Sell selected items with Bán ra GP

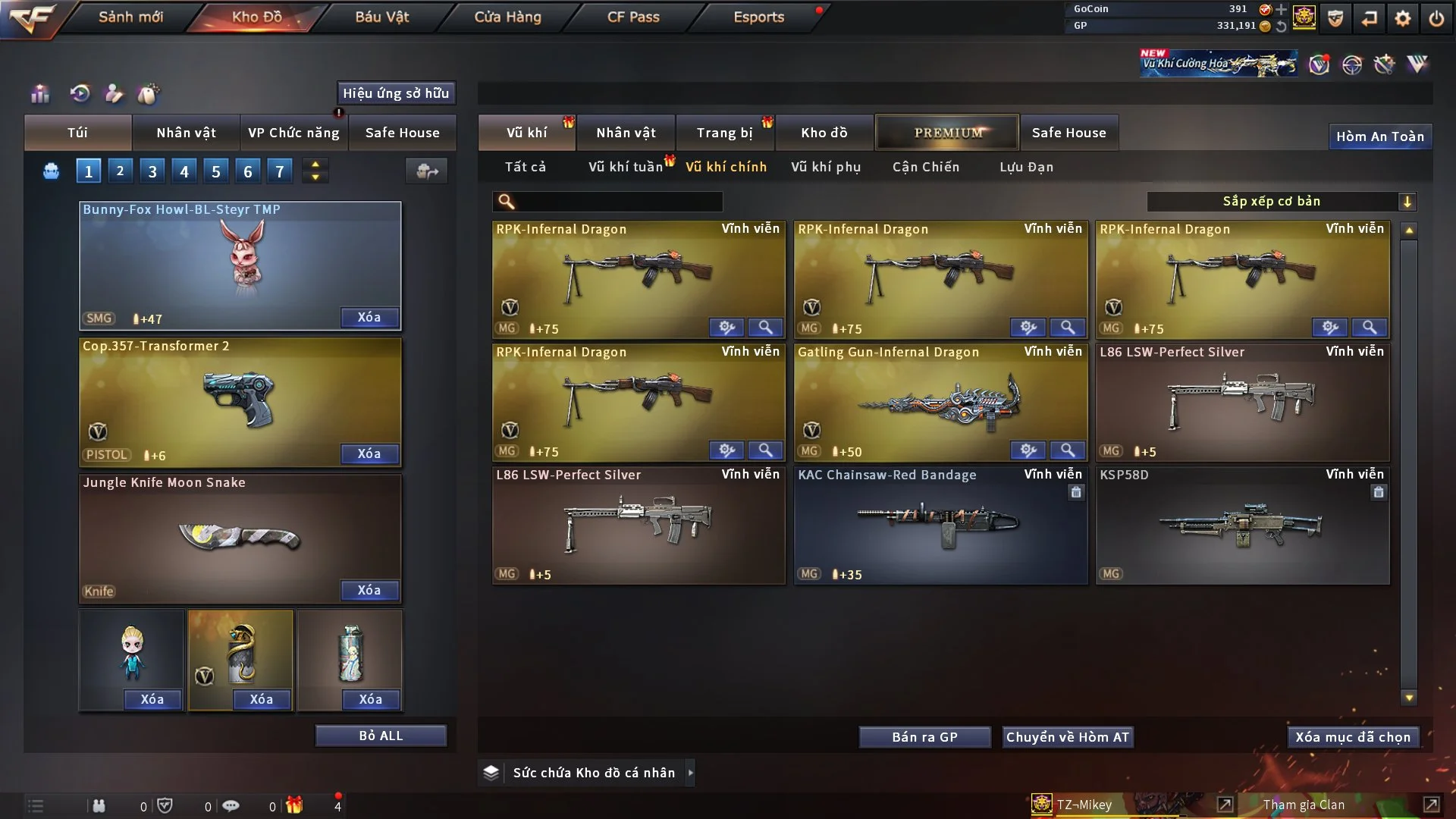click(x=924, y=737)
